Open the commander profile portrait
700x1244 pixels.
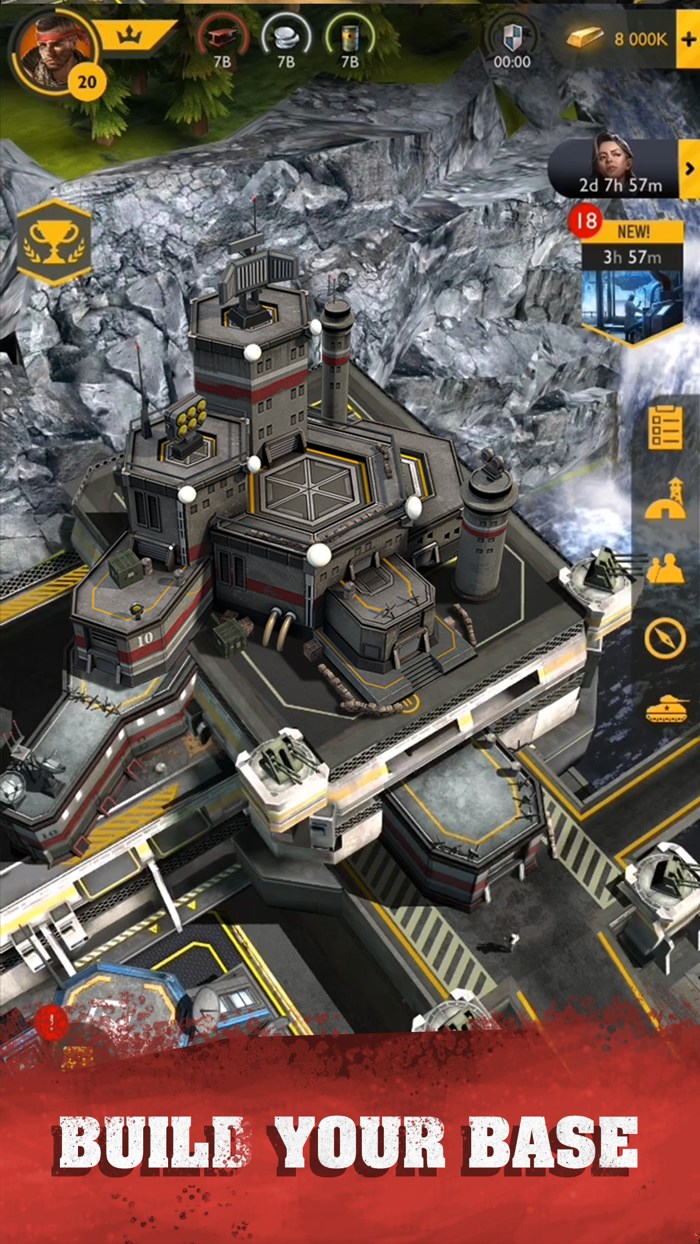52,47
